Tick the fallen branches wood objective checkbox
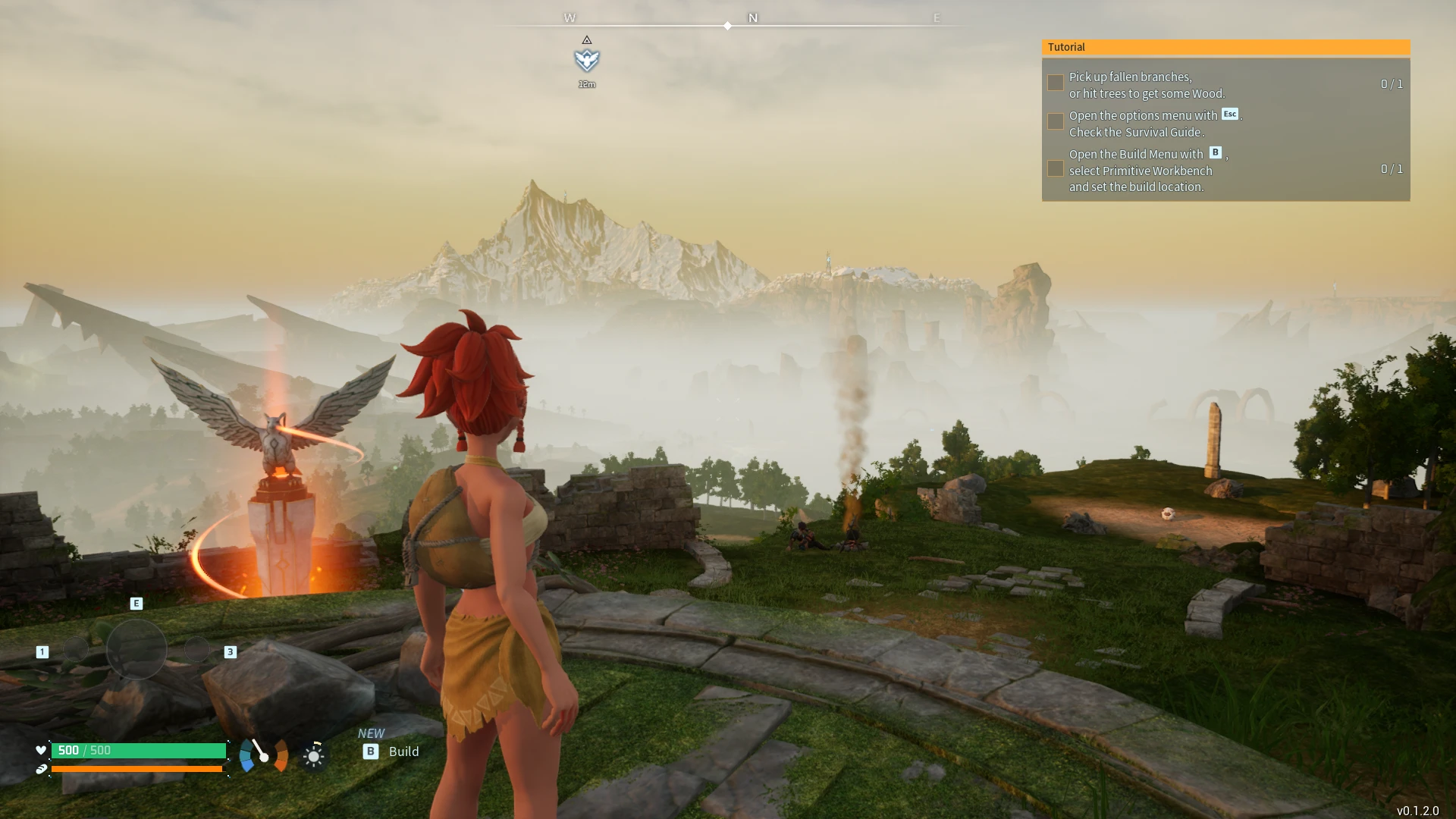This screenshot has width=1456, height=819. pos(1055,83)
